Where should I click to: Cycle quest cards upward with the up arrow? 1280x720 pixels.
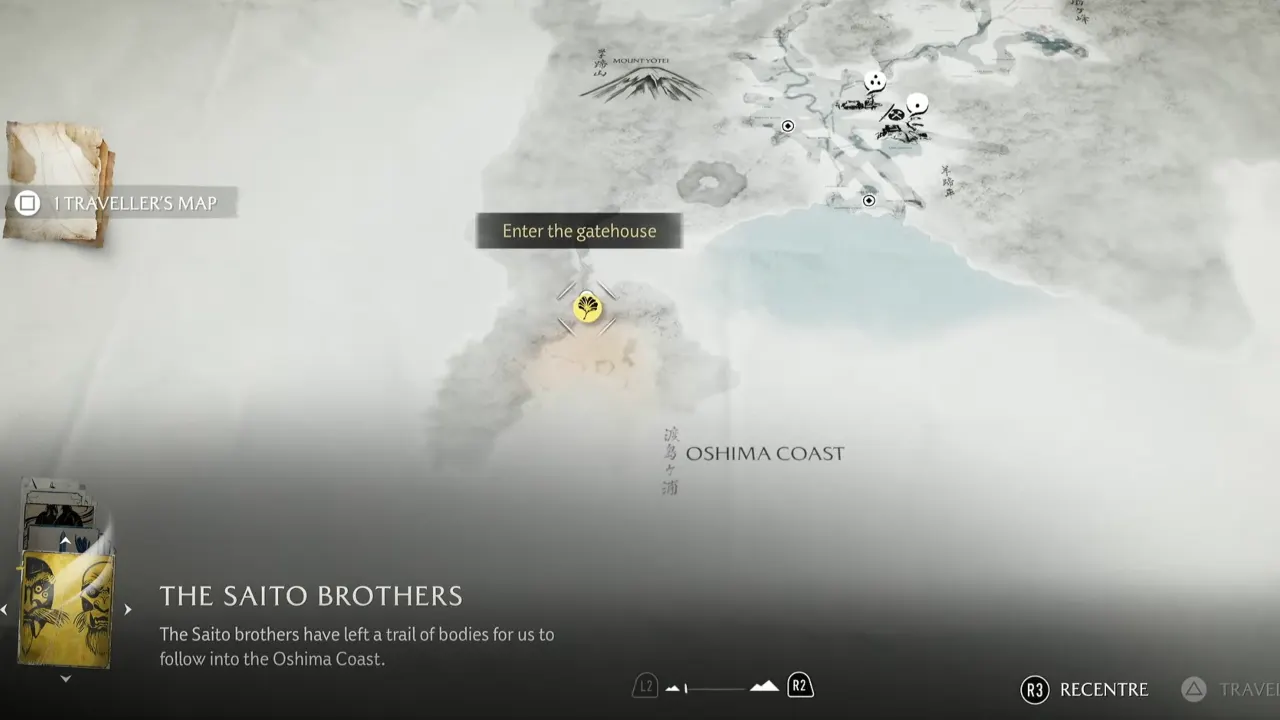[x=65, y=541]
